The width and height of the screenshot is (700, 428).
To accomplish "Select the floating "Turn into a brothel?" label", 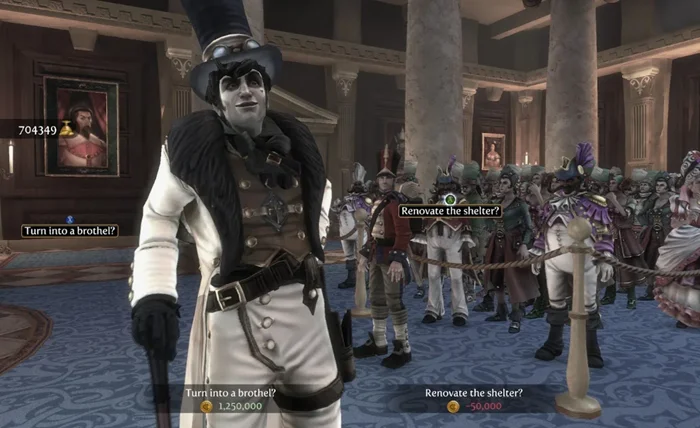I will tap(70, 231).
